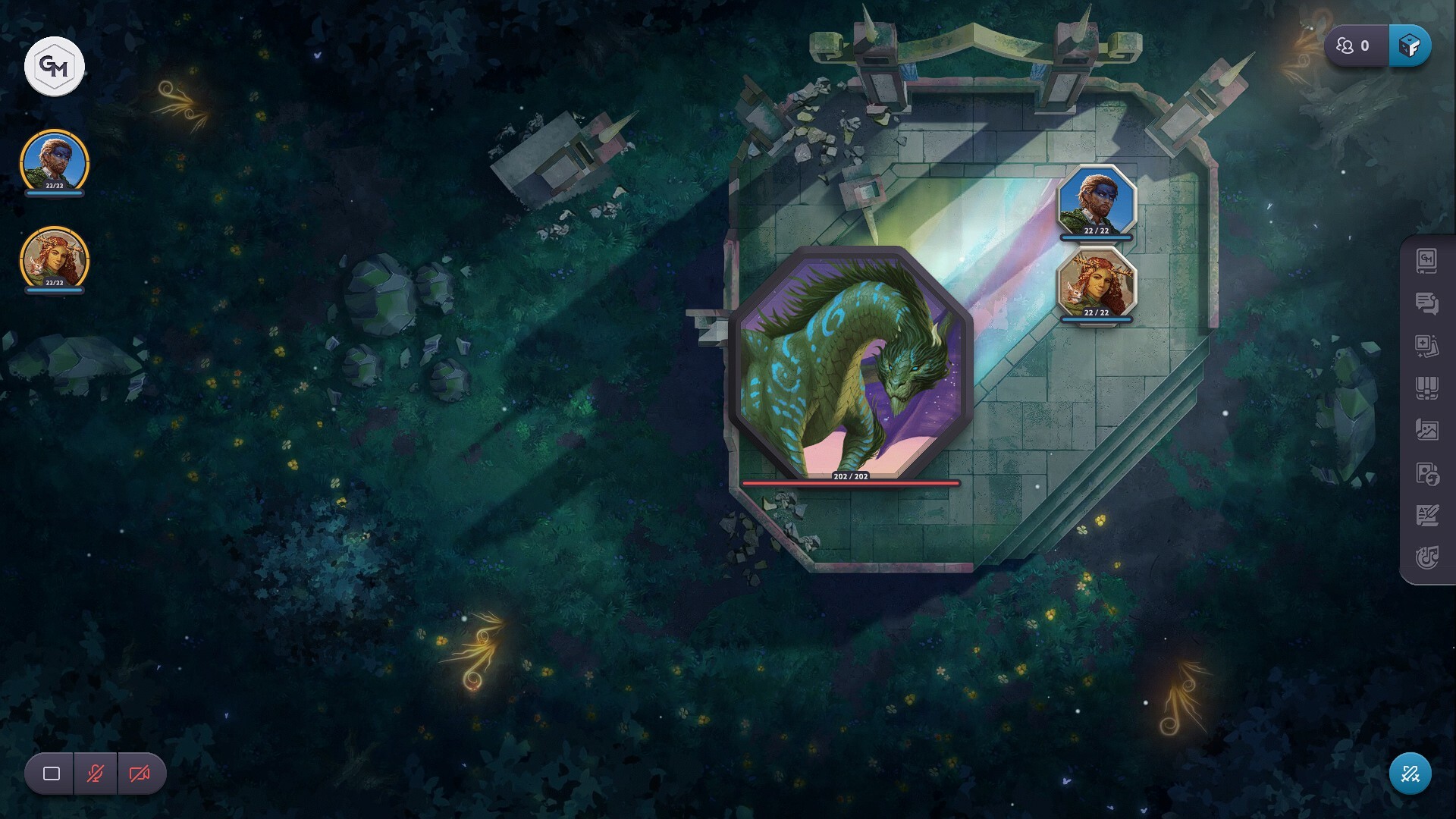This screenshot has width=1456, height=819.
Task: Open the treasure chest sidebar icon
Action: 1426,388
